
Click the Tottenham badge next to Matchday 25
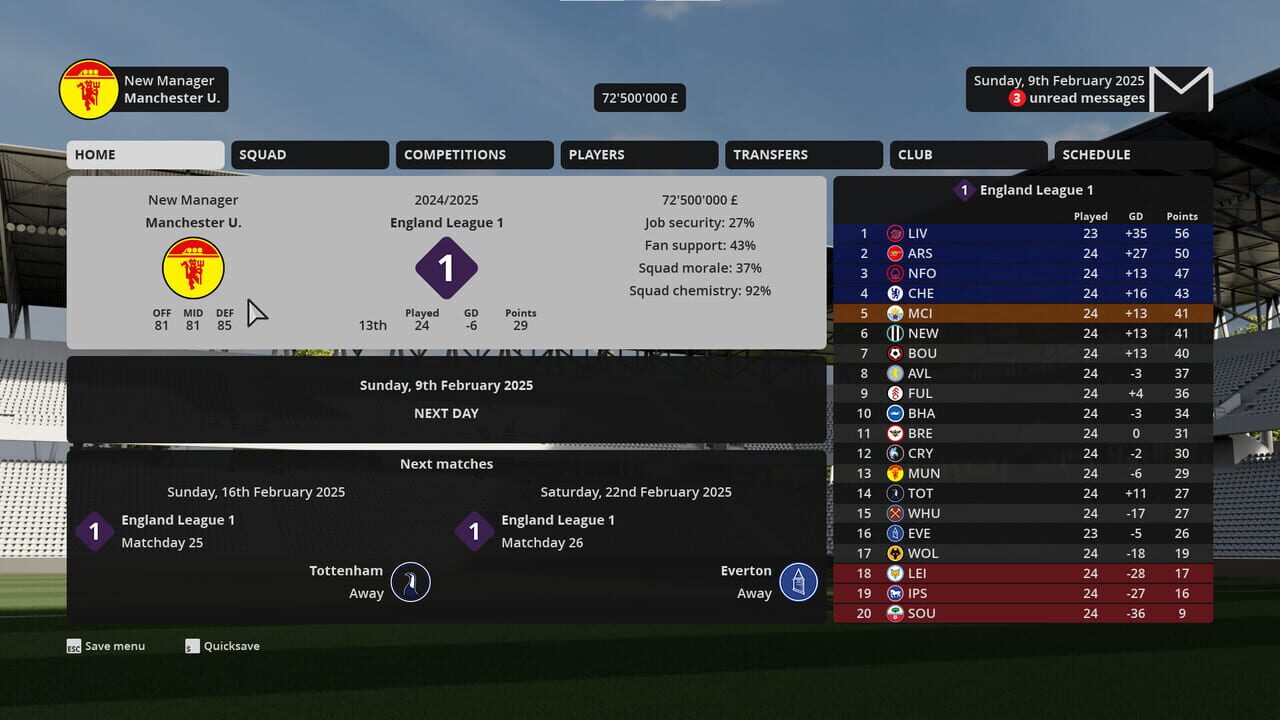pos(408,581)
